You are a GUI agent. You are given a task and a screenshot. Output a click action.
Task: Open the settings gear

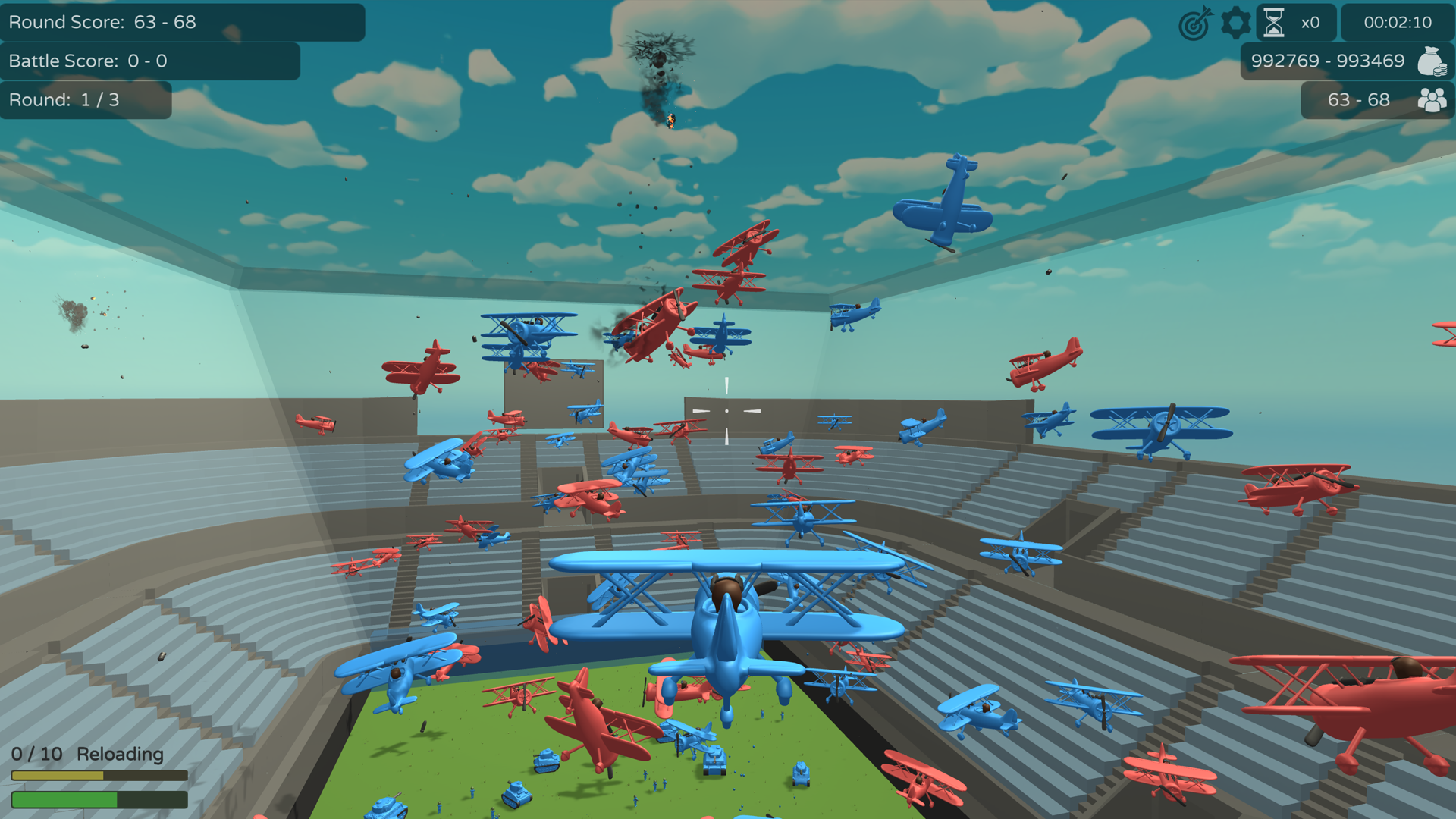pyautogui.click(x=1235, y=23)
